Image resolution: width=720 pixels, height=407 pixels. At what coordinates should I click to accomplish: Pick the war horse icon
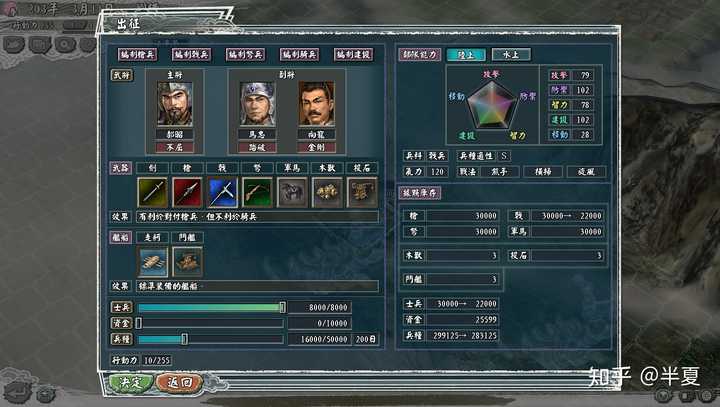point(292,192)
